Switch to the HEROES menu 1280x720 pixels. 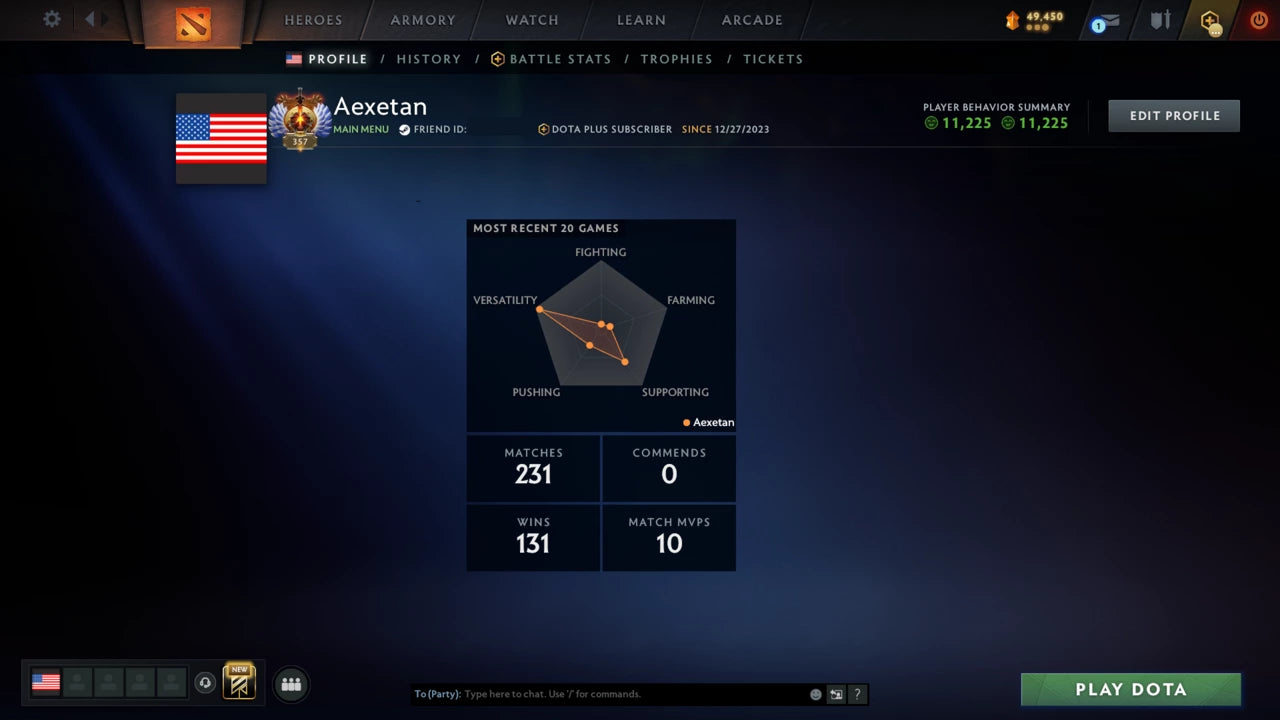pyautogui.click(x=313, y=19)
